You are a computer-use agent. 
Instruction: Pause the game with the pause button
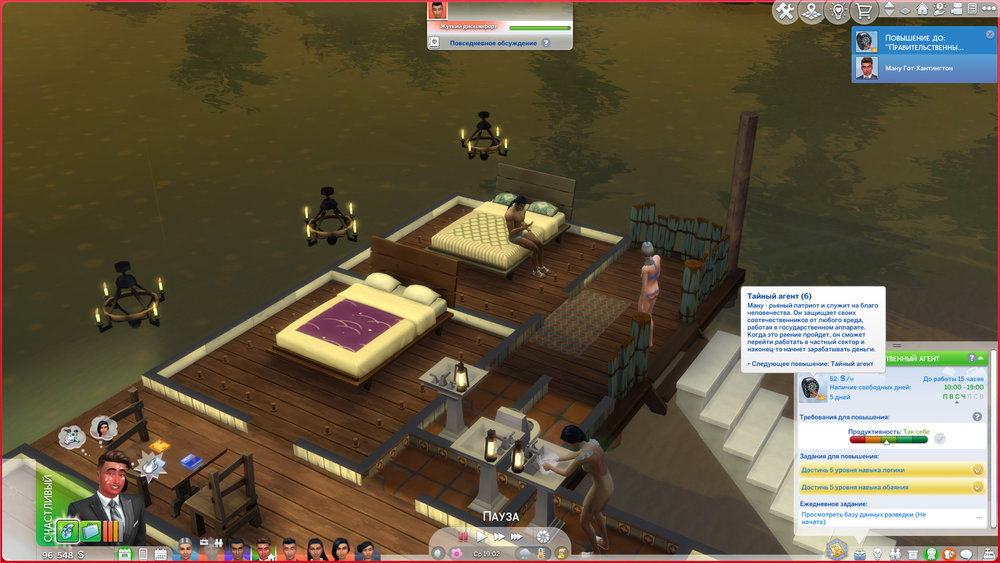(x=463, y=537)
